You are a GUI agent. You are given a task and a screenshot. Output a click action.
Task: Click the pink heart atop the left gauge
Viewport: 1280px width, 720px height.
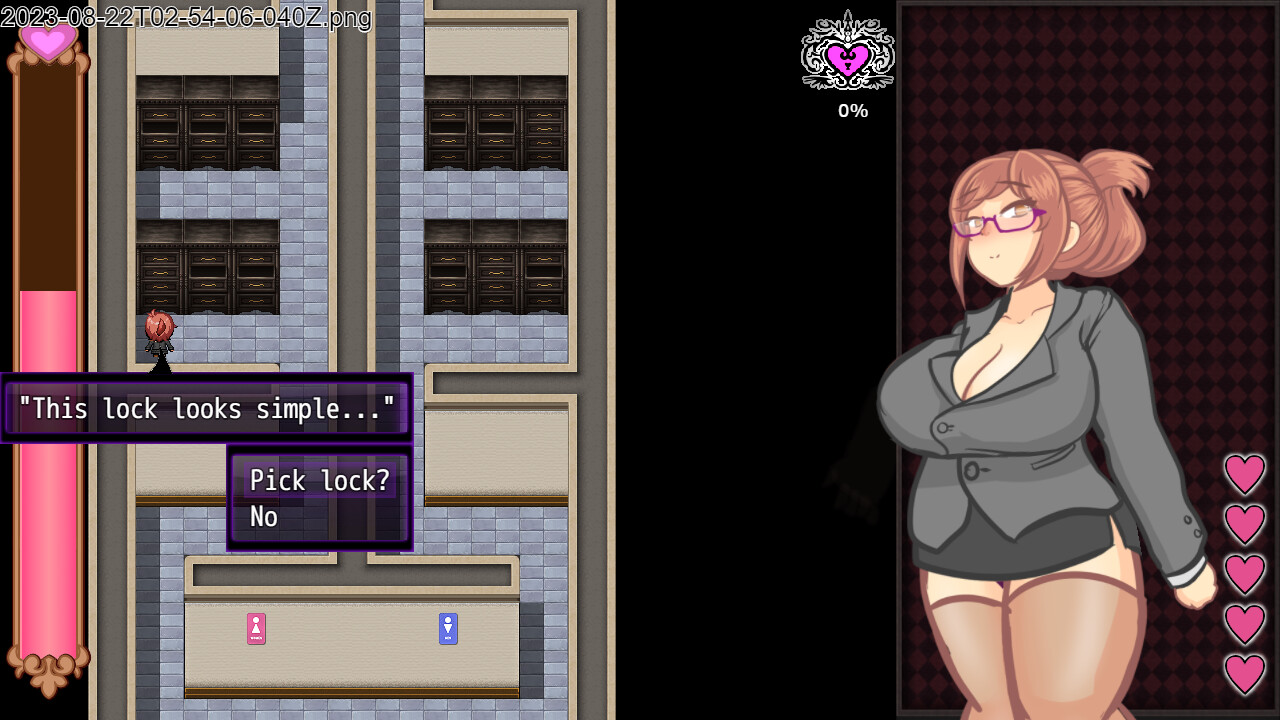[47, 44]
